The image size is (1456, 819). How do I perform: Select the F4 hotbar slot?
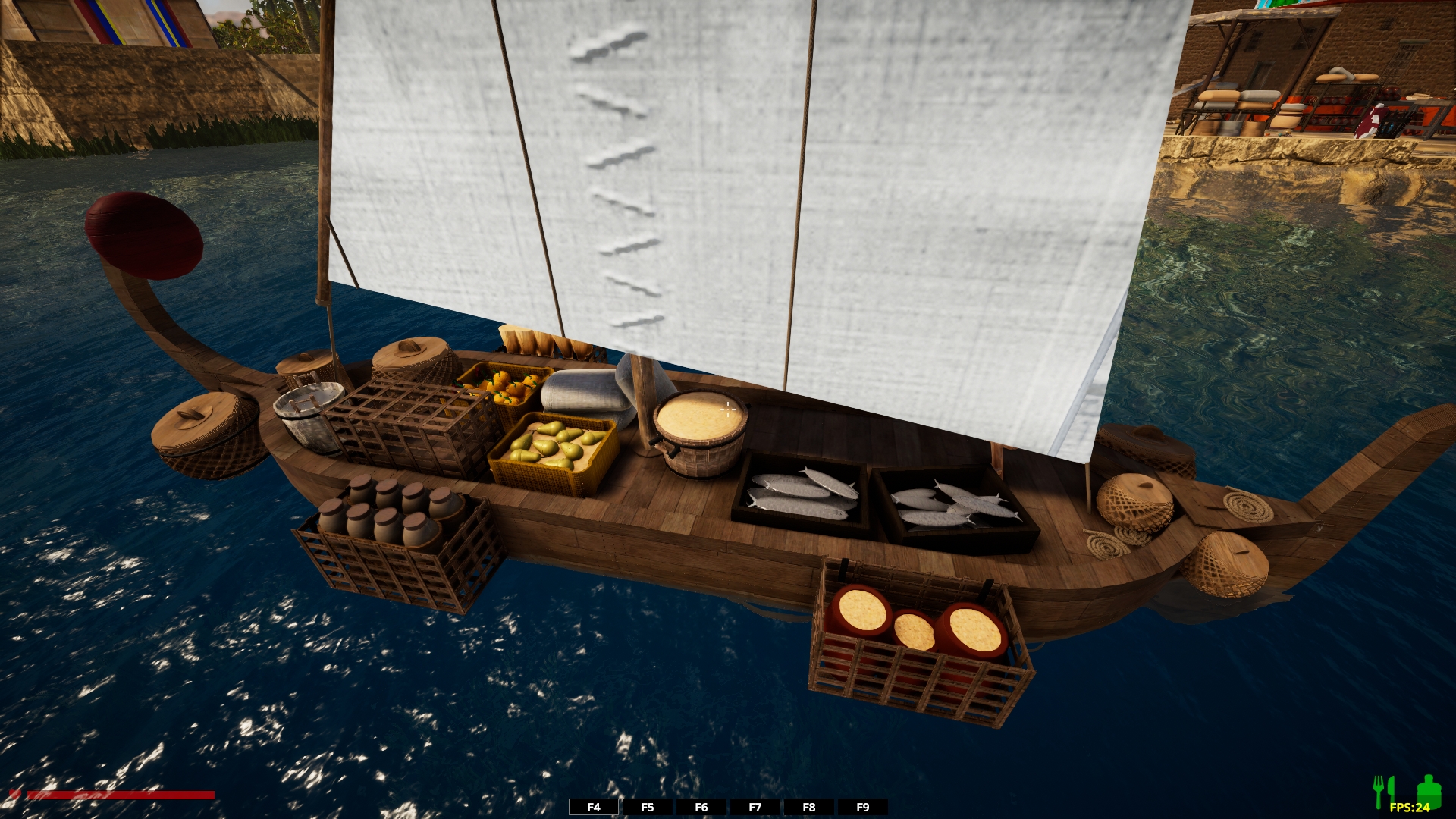(x=594, y=807)
